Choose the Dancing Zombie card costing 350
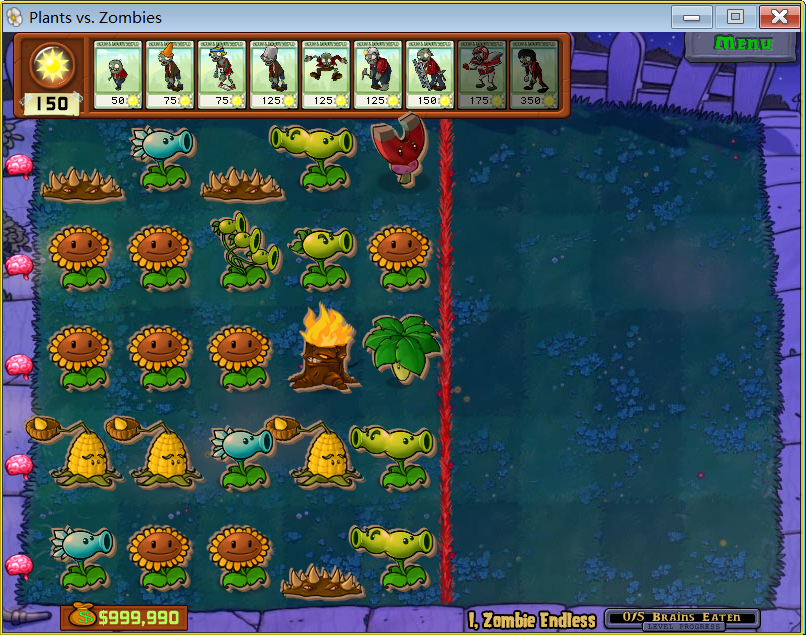Viewport: 806px width, 635px height. (x=534, y=74)
